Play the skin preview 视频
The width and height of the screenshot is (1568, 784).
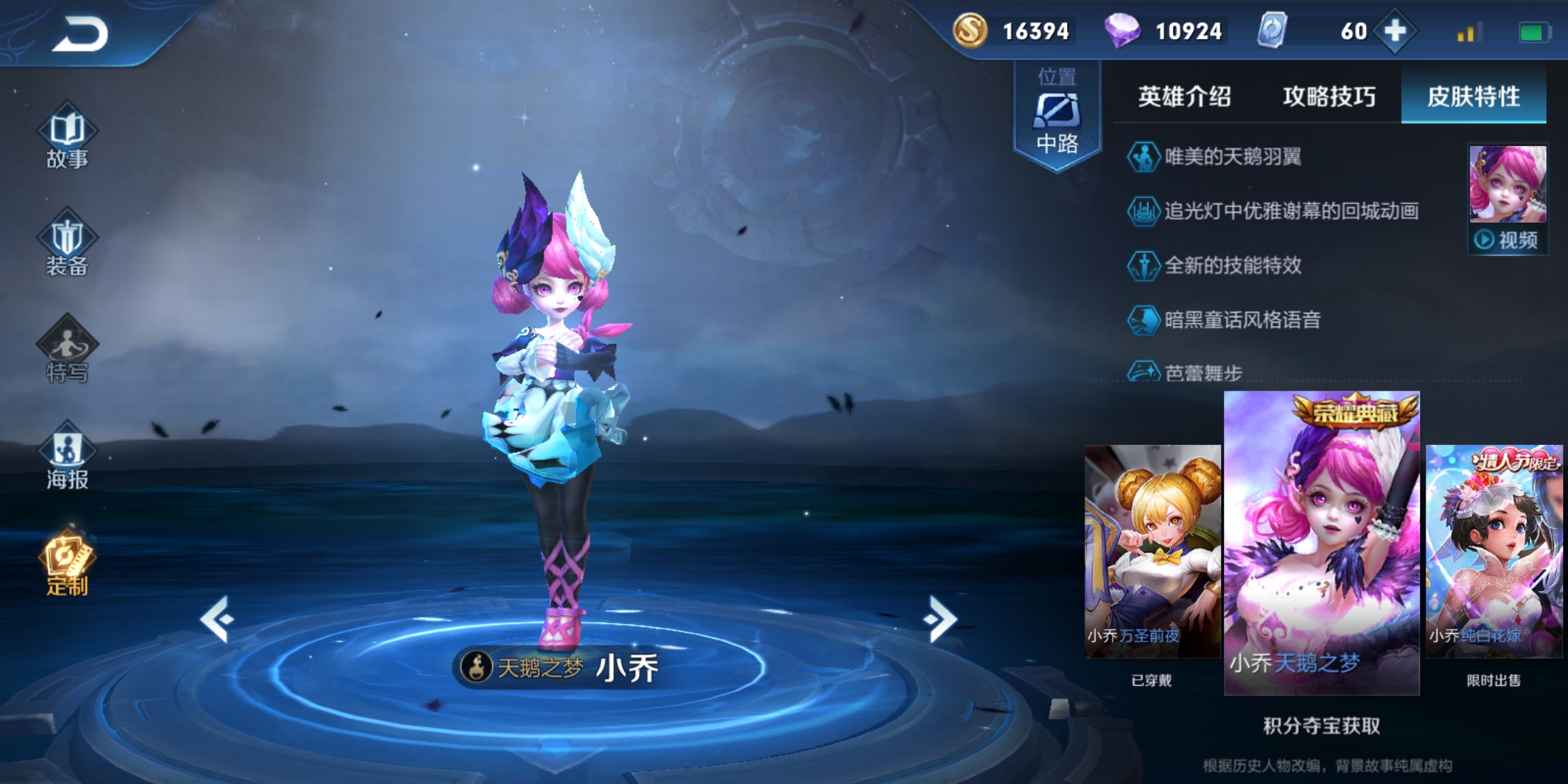click(1508, 240)
